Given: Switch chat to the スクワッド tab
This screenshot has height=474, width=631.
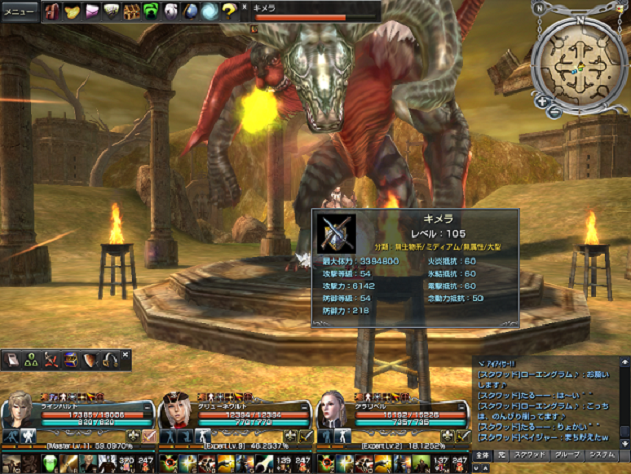Looking at the screenshot, I should pyautogui.click(x=529, y=455).
